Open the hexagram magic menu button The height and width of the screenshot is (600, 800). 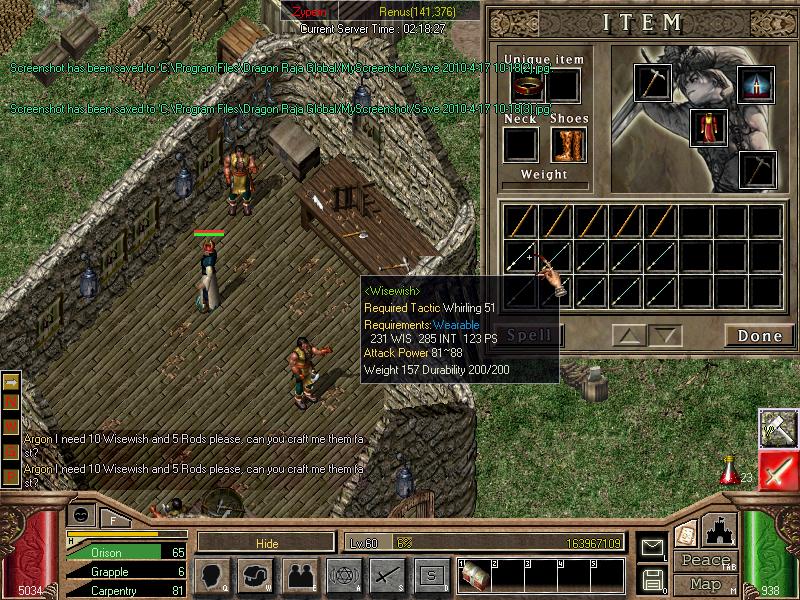[x=343, y=575]
